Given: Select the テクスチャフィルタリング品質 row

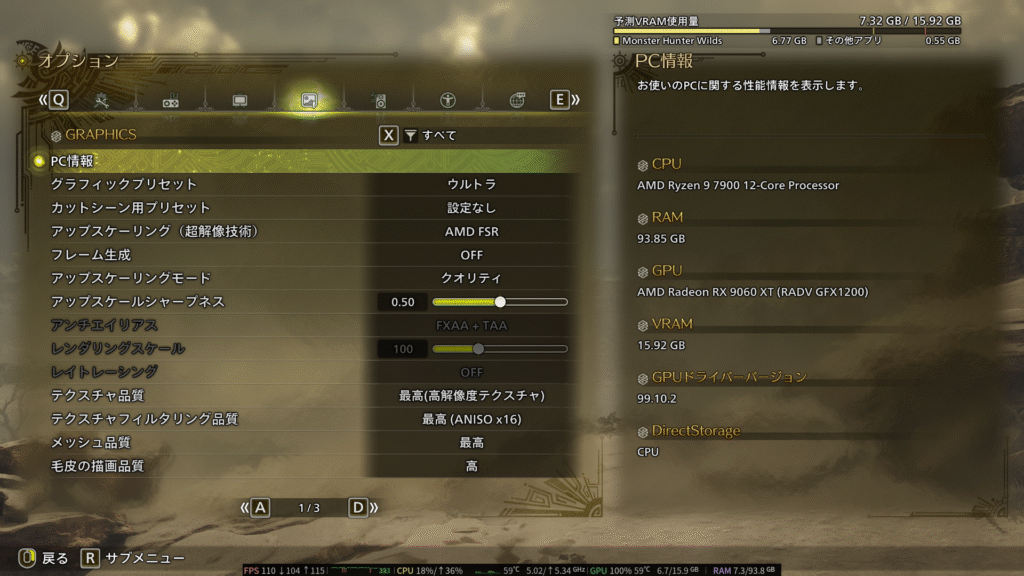Looking at the screenshot, I should pyautogui.click(x=300, y=419).
